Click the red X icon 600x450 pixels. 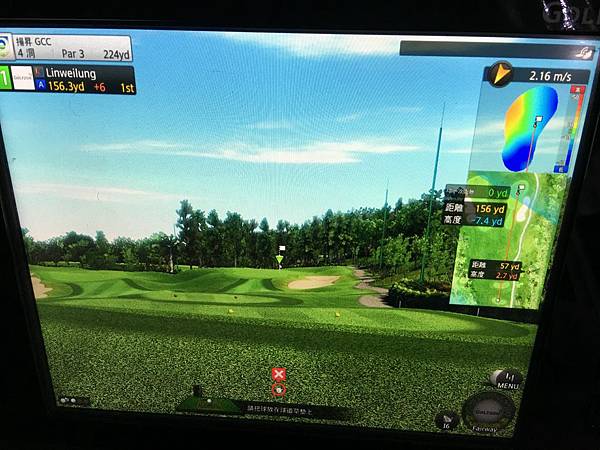[278, 374]
